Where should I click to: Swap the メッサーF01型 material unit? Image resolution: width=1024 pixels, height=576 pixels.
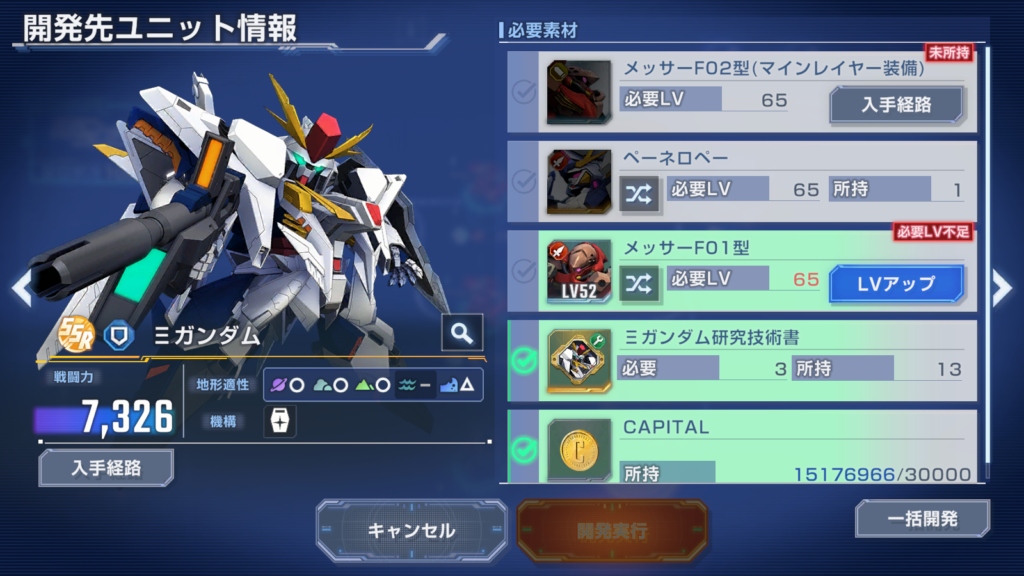[x=638, y=283]
